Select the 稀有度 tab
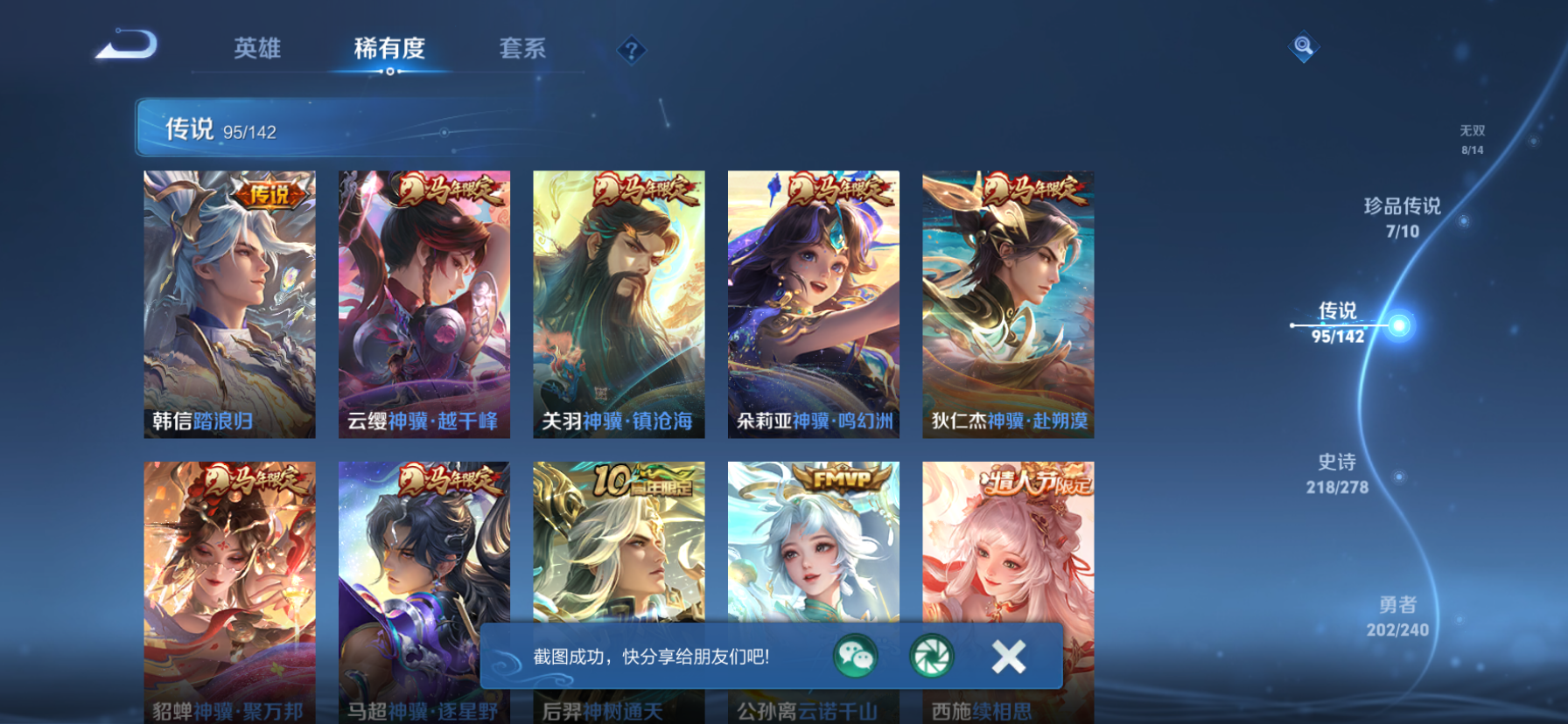Viewport: 1568px width, 724px height. click(388, 50)
